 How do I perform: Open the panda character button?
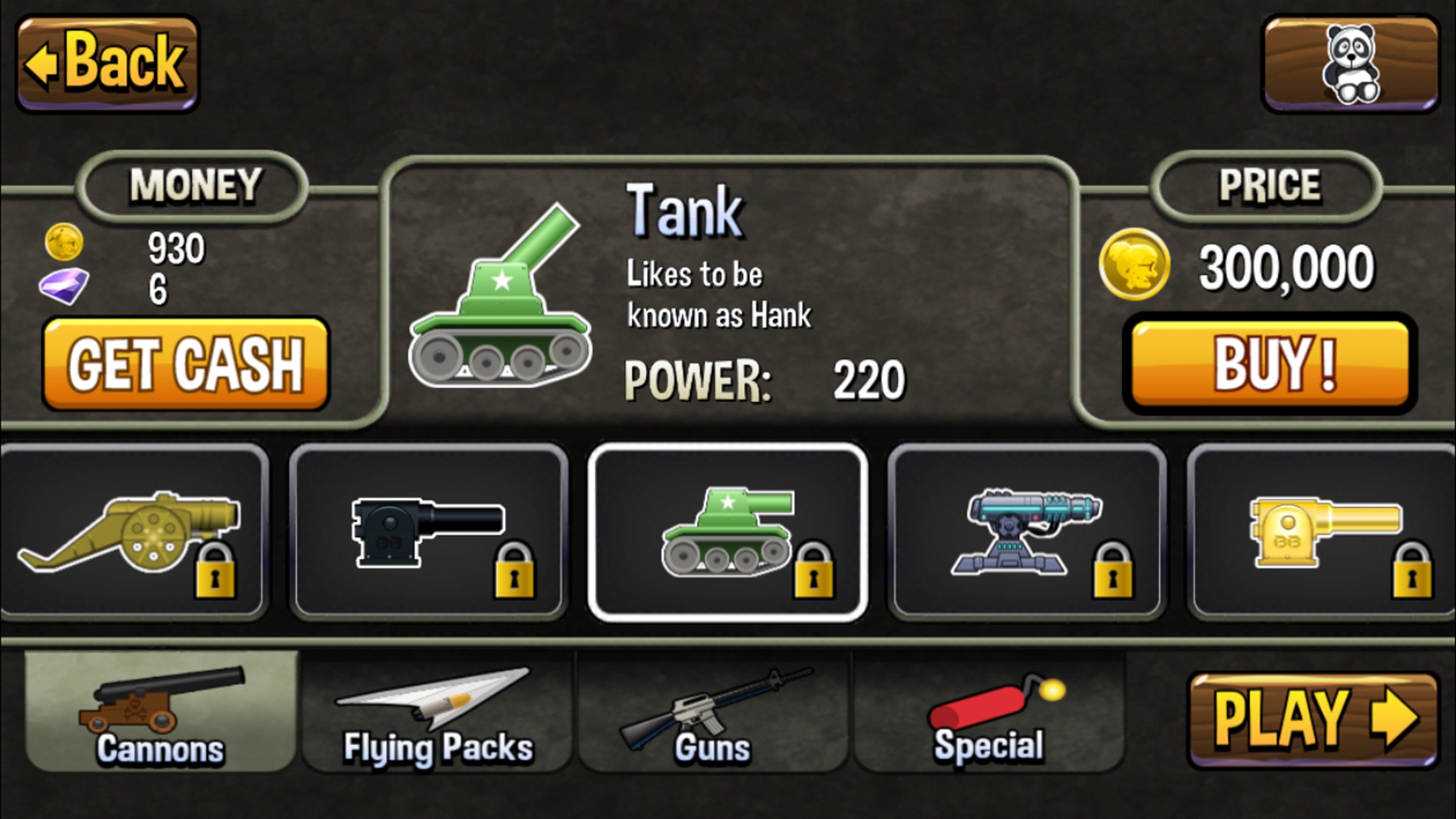[1350, 64]
